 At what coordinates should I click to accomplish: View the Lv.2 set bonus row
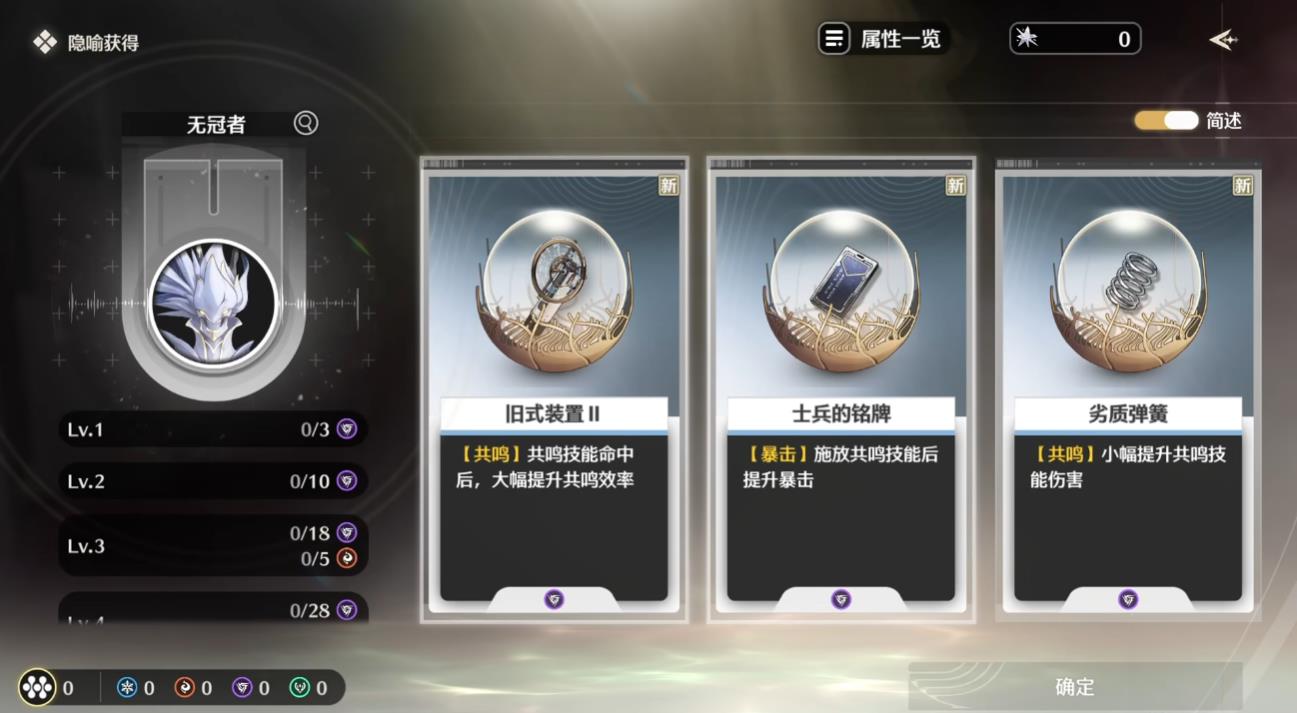point(213,481)
